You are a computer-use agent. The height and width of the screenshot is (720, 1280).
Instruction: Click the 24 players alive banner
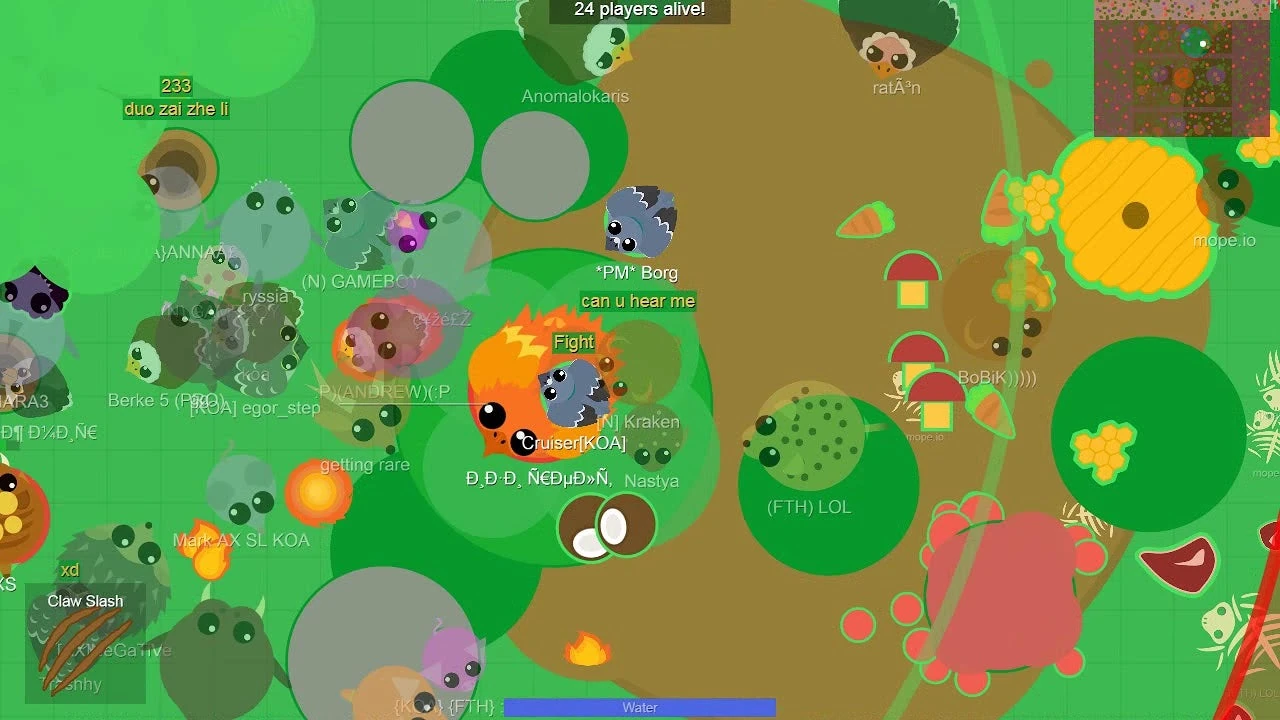pos(639,10)
